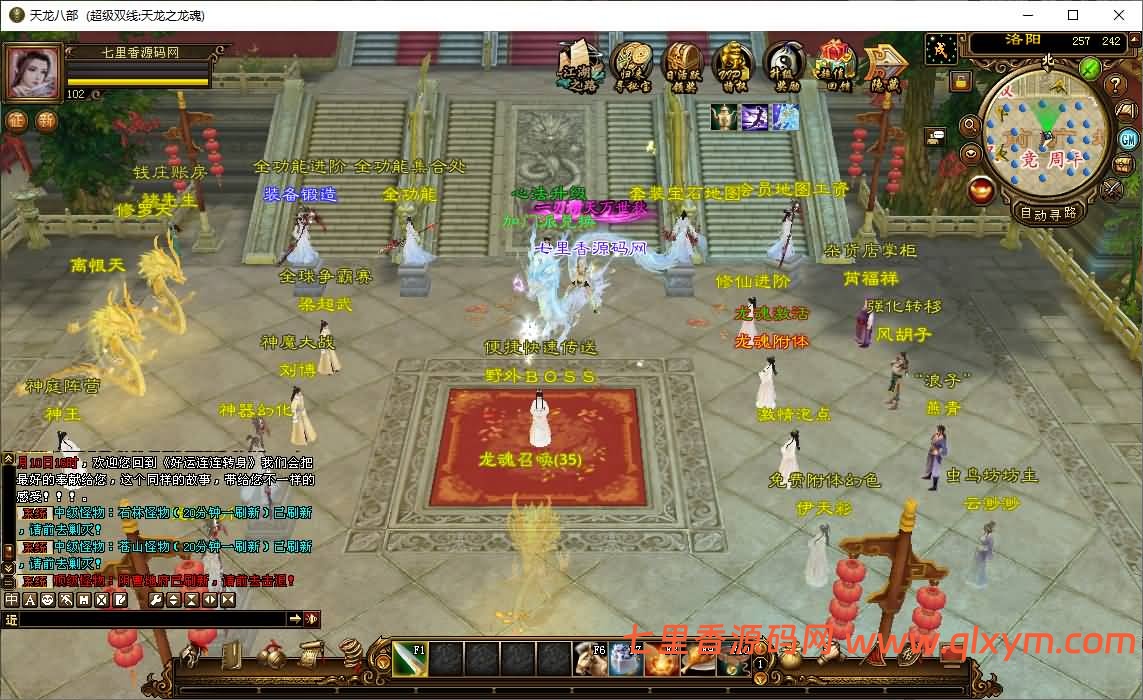Click the magnifying glass beside the minimap
This screenshot has width=1143, height=700.
click(969, 126)
